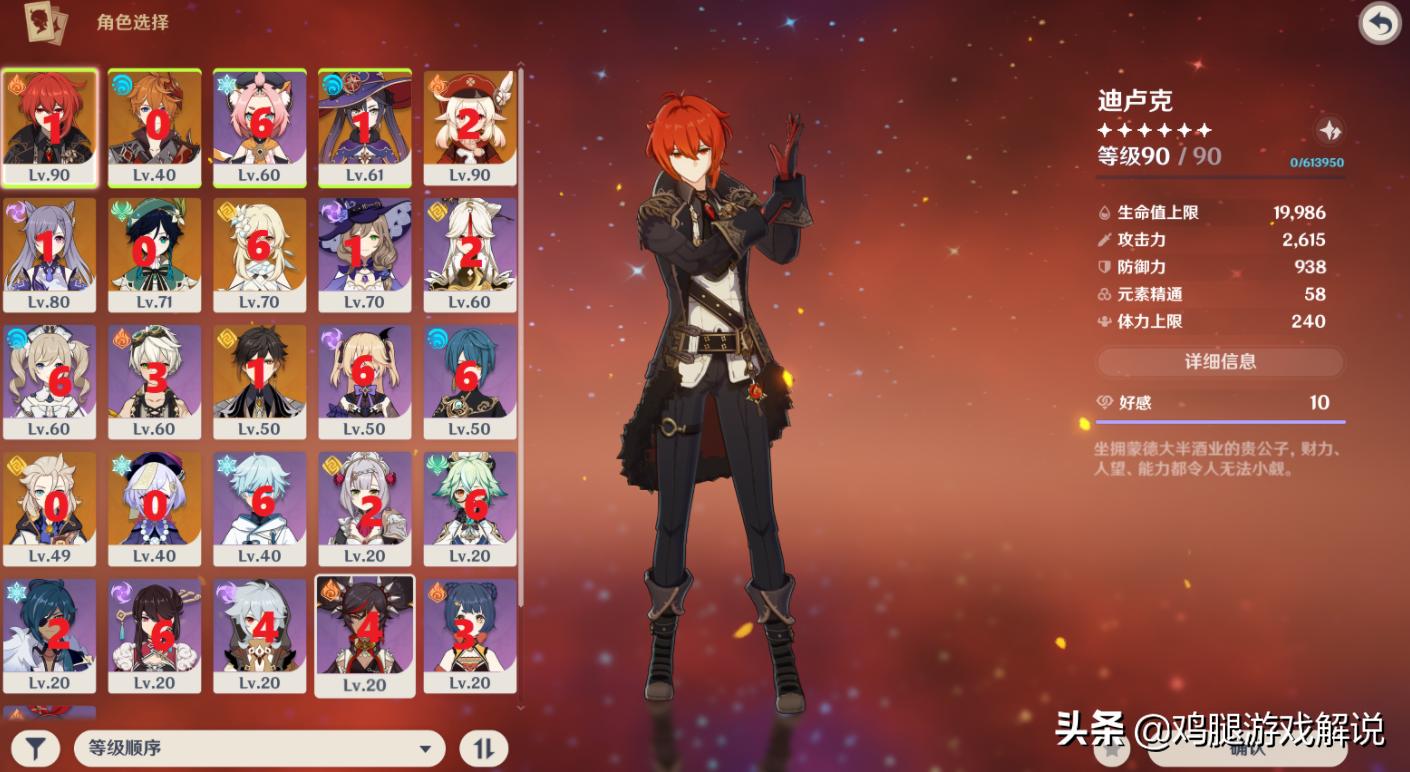Select Barbara's Lv.60 character tile

click(50, 381)
